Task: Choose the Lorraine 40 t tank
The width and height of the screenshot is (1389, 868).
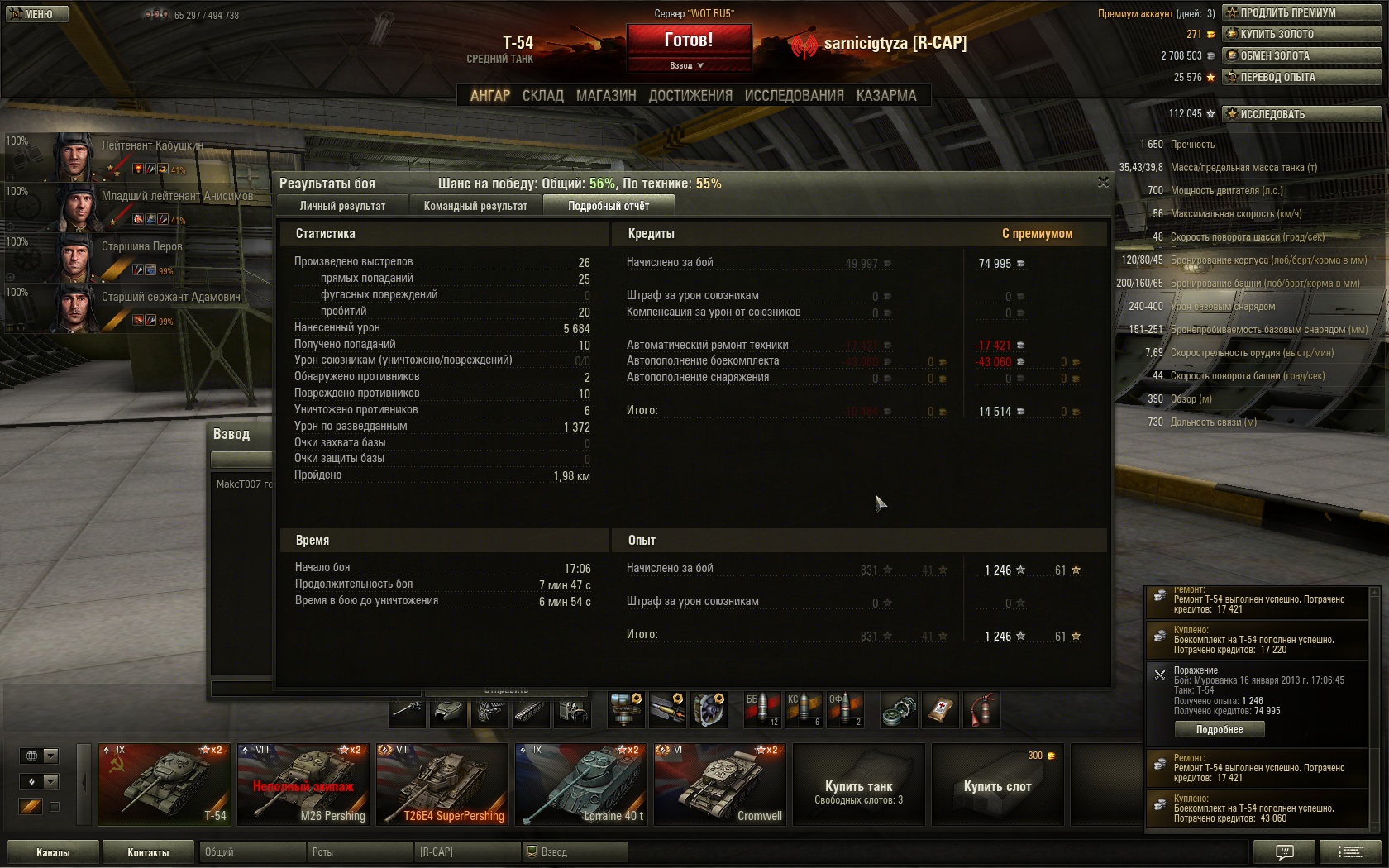Action: tap(580, 784)
